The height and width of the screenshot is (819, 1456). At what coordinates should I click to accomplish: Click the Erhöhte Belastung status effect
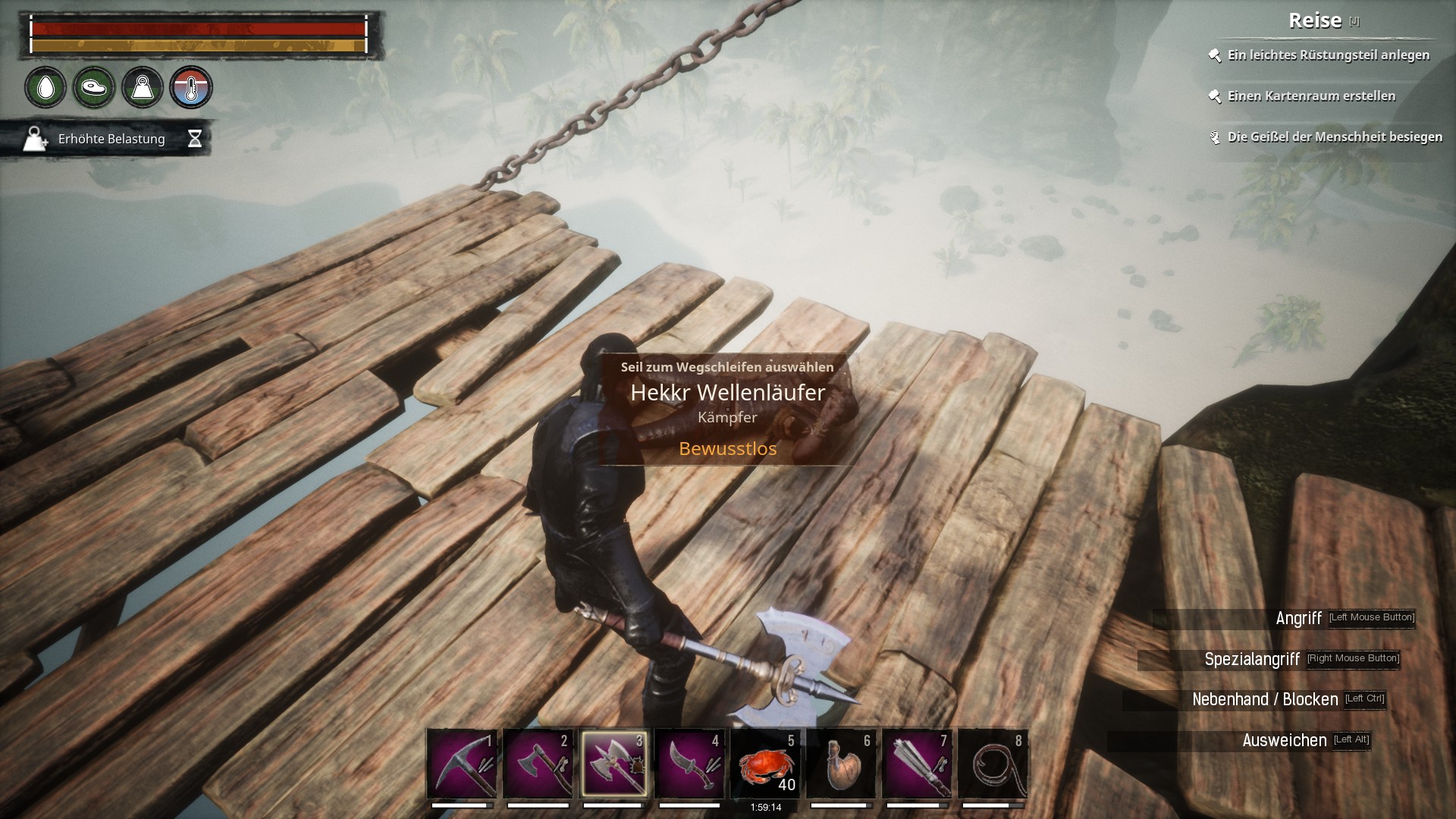111,139
